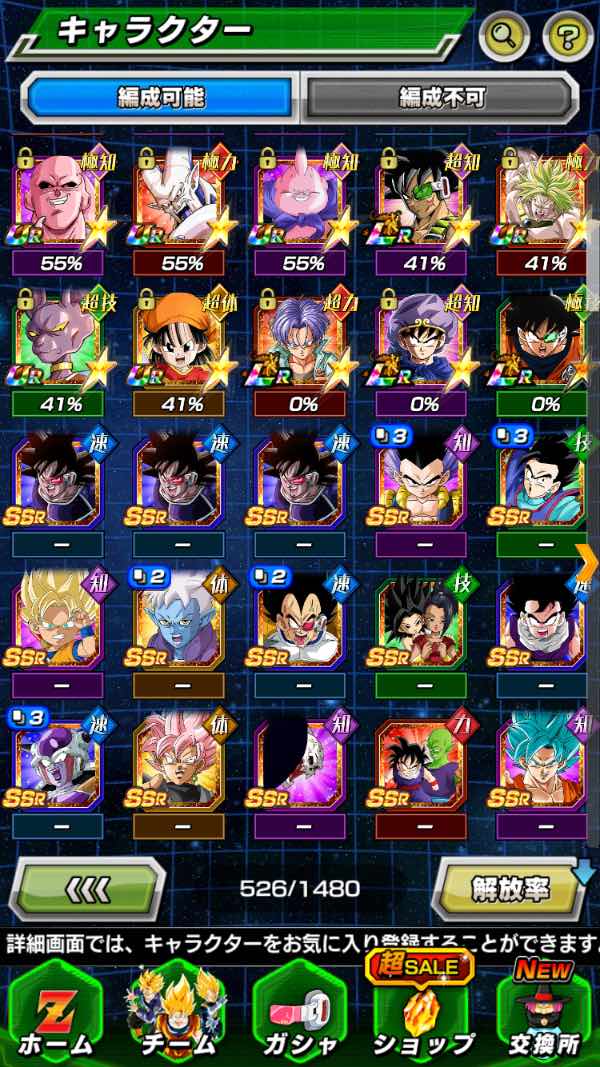Open the magnifying glass search button
Image resolution: width=600 pixels, height=1067 pixels.
[504, 37]
